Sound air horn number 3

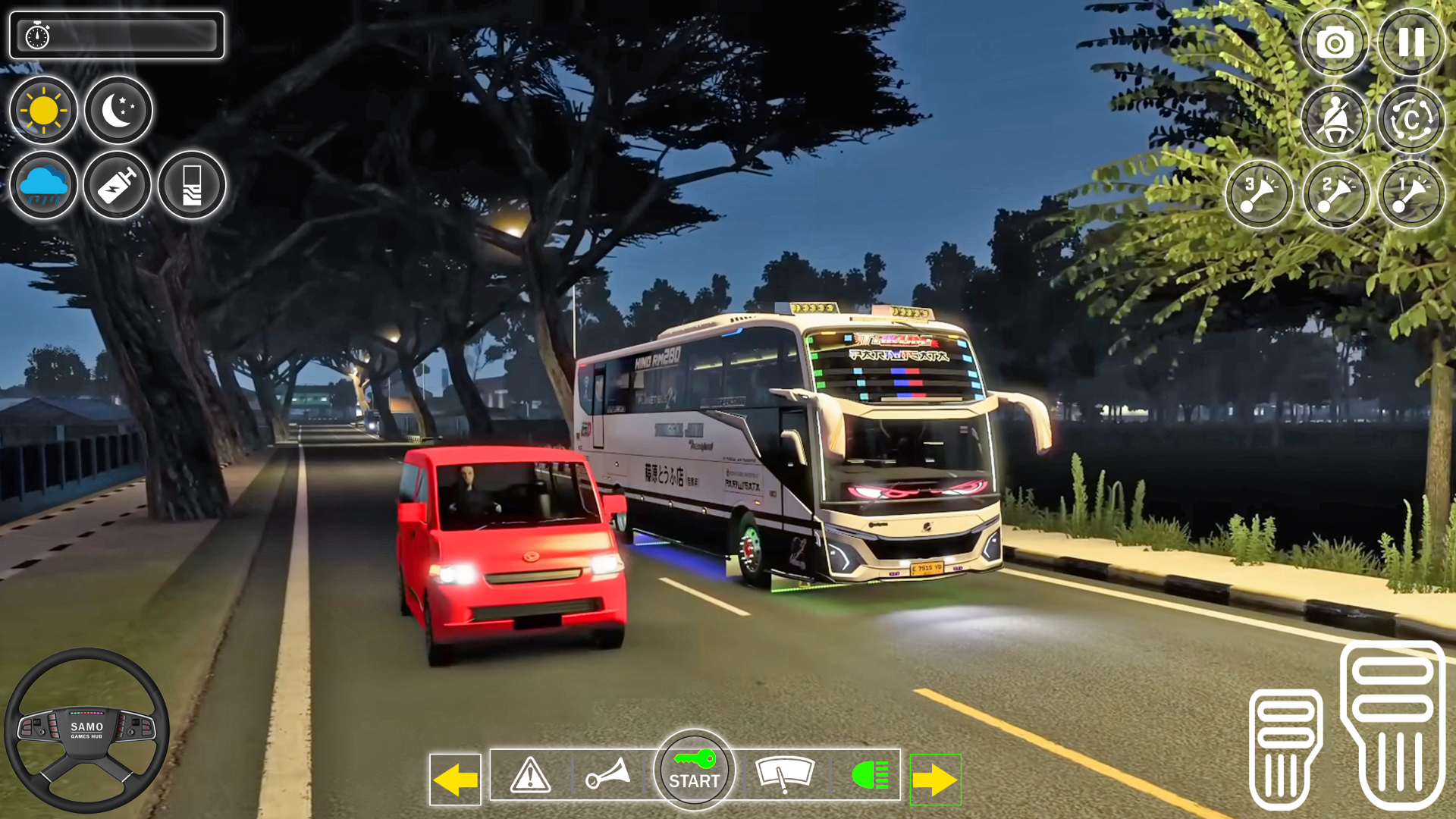pyautogui.click(x=1259, y=193)
